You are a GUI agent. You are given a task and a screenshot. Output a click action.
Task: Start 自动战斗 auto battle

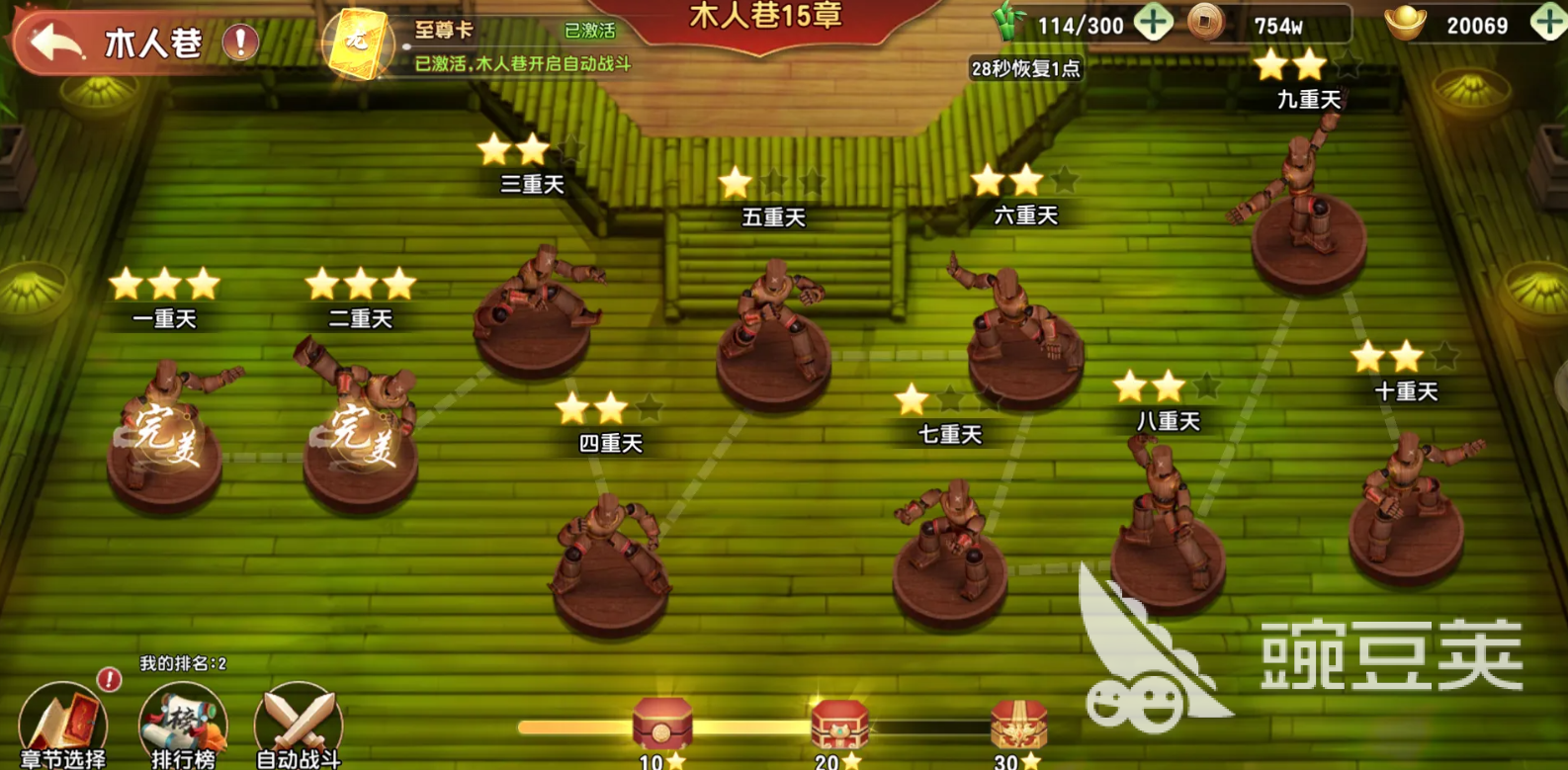point(295,727)
